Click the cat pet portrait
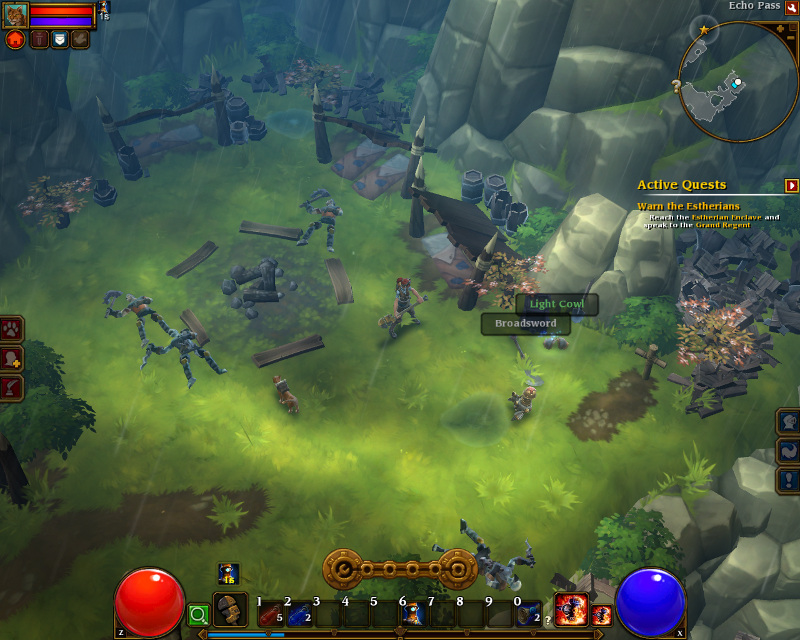 [15, 14]
